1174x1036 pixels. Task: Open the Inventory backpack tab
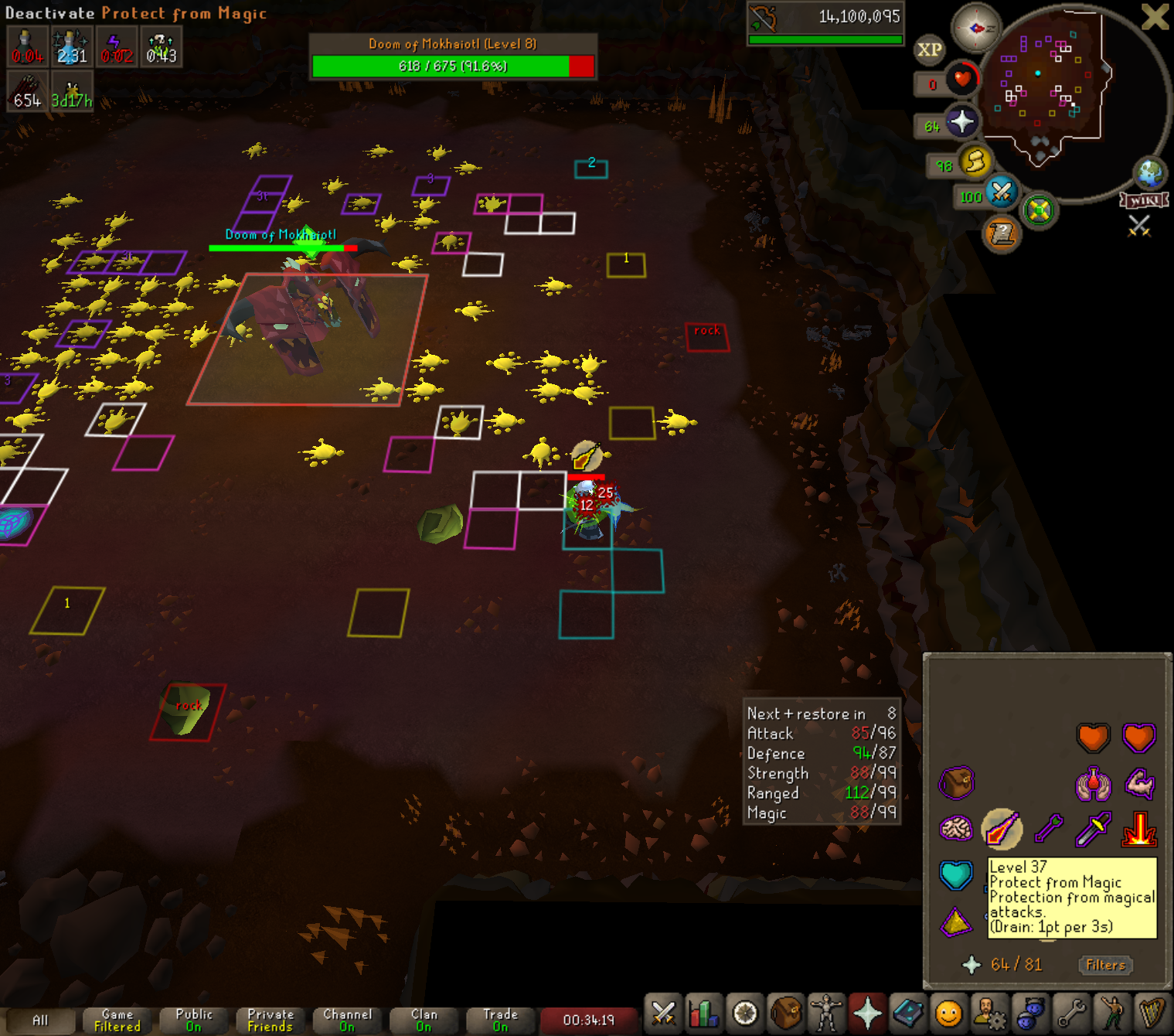pos(786,1013)
